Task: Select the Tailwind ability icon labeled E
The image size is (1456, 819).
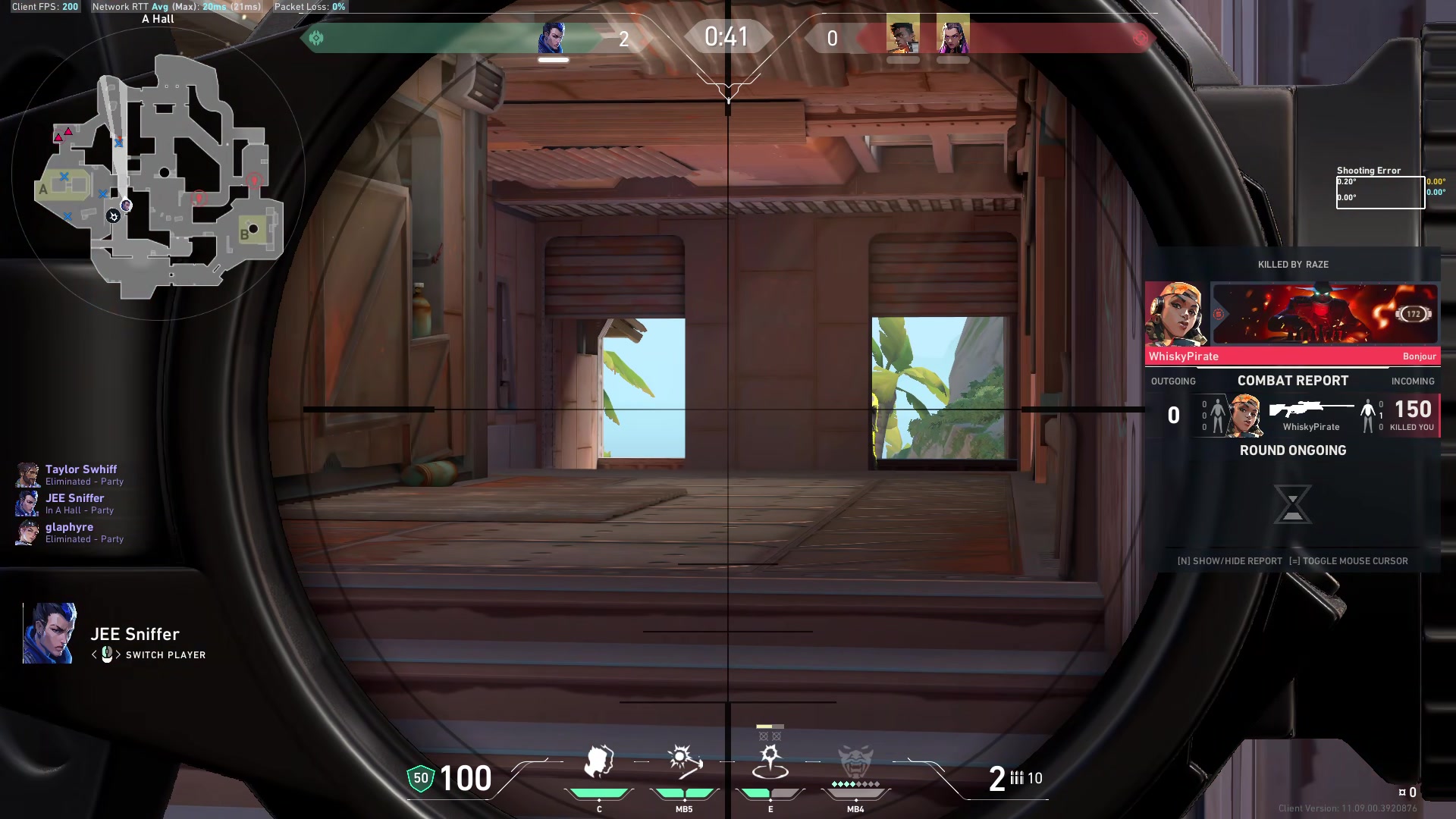Action: pos(770,762)
